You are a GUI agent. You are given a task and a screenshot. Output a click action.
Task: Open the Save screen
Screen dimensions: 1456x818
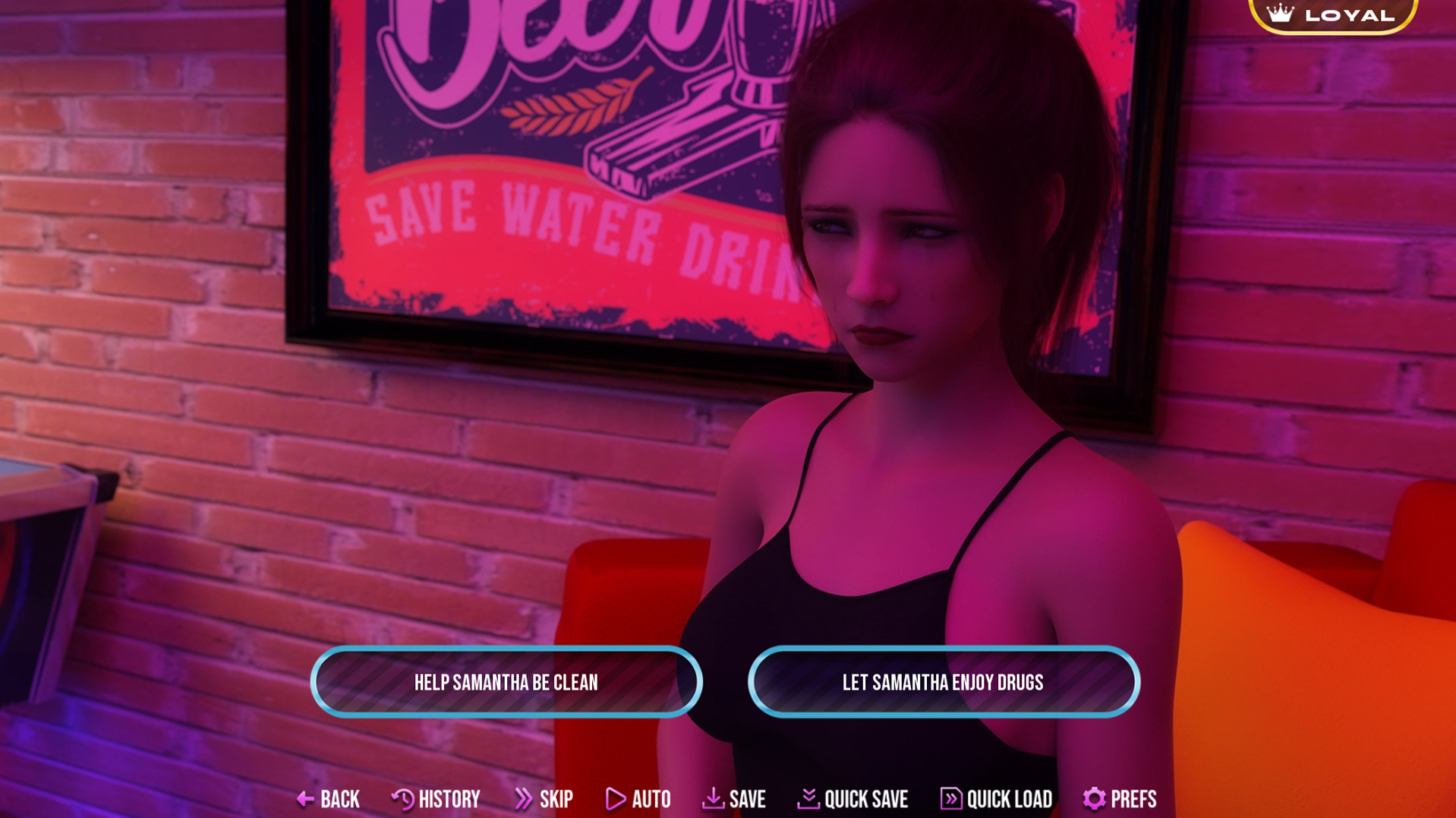[x=746, y=798]
